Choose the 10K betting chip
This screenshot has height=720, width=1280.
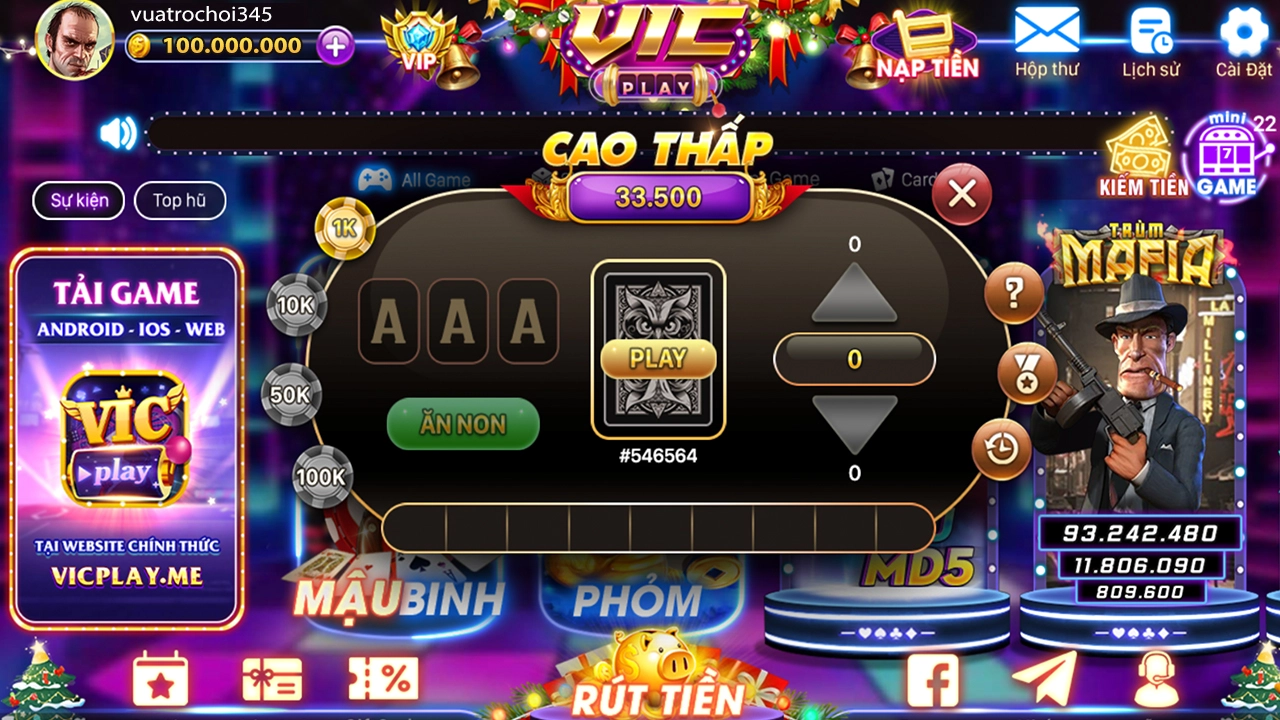[x=296, y=305]
